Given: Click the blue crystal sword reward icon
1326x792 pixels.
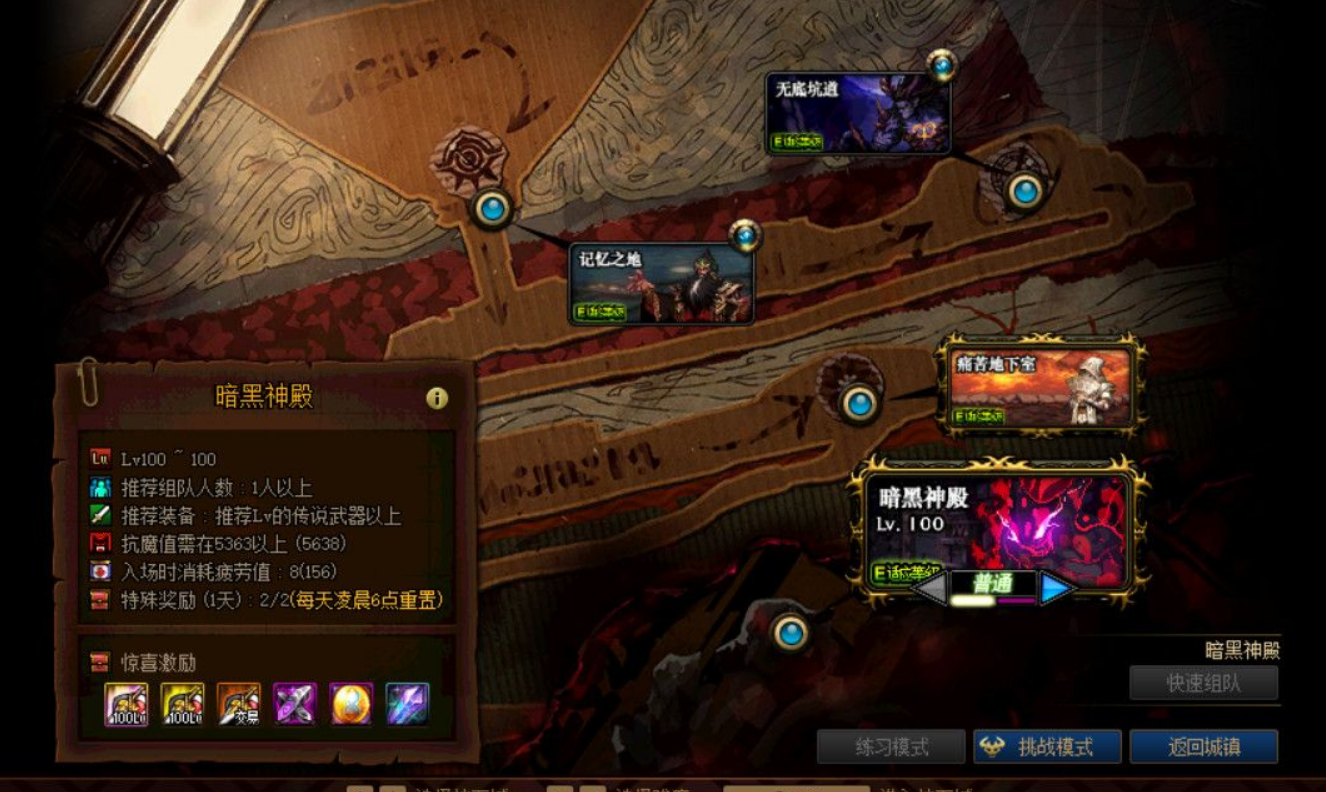Looking at the screenshot, I should click(x=404, y=701).
